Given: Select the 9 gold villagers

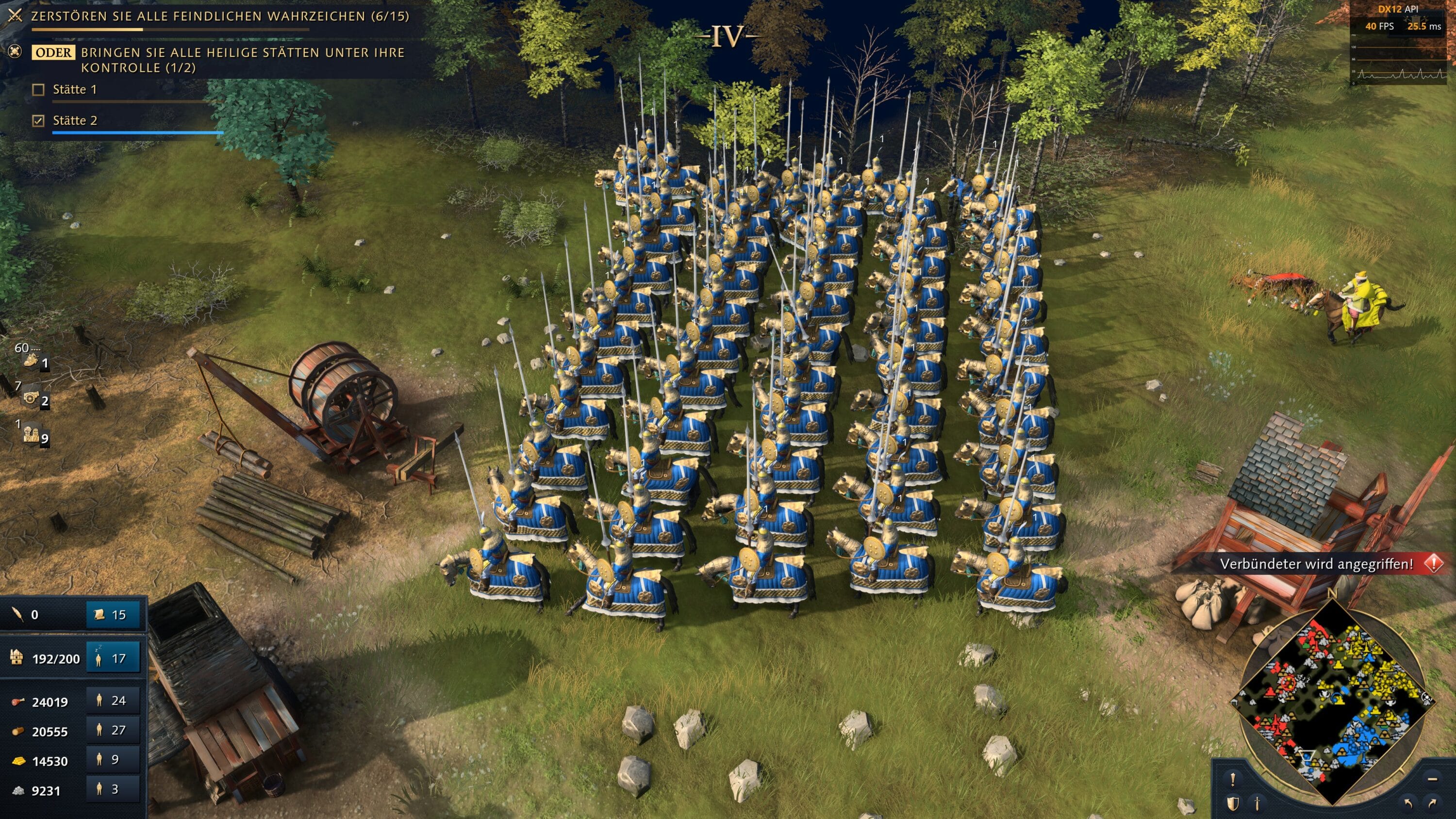Looking at the screenshot, I should [113, 760].
